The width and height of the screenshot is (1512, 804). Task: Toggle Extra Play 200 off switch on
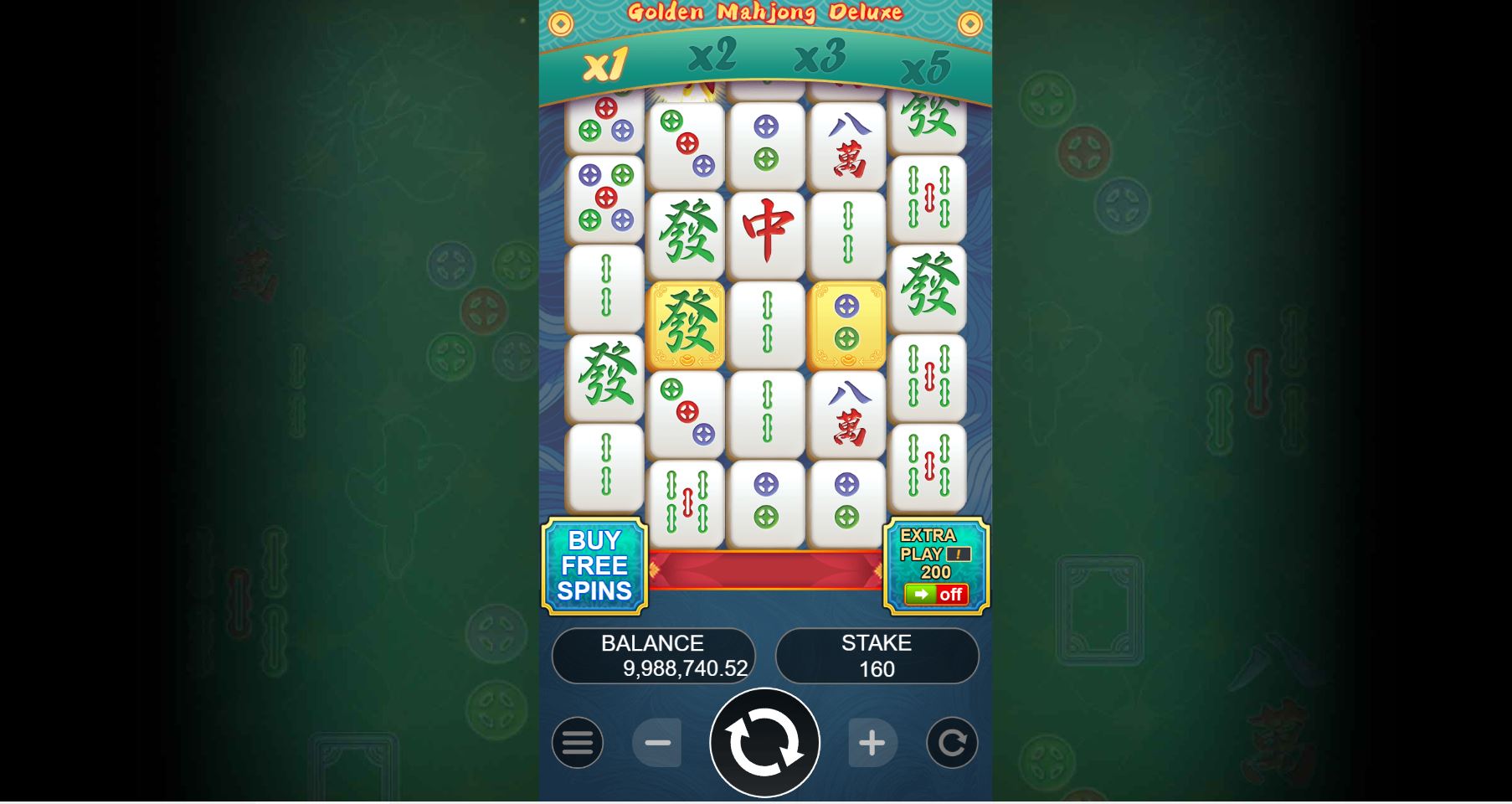click(935, 595)
